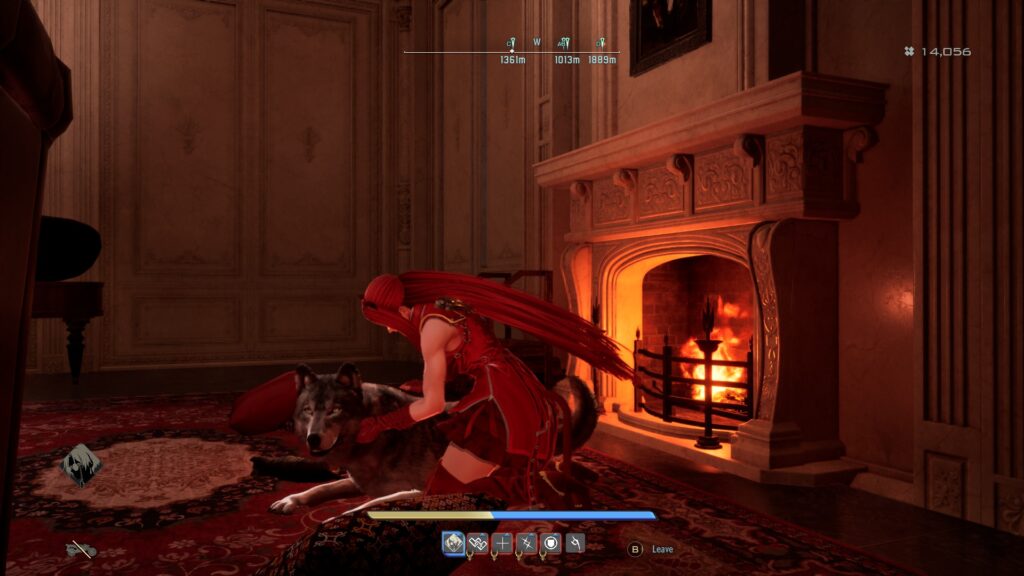This screenshot has height=576, width=1024.
Task: Open the diamond character portrait
Action: [x=80, y=465]
